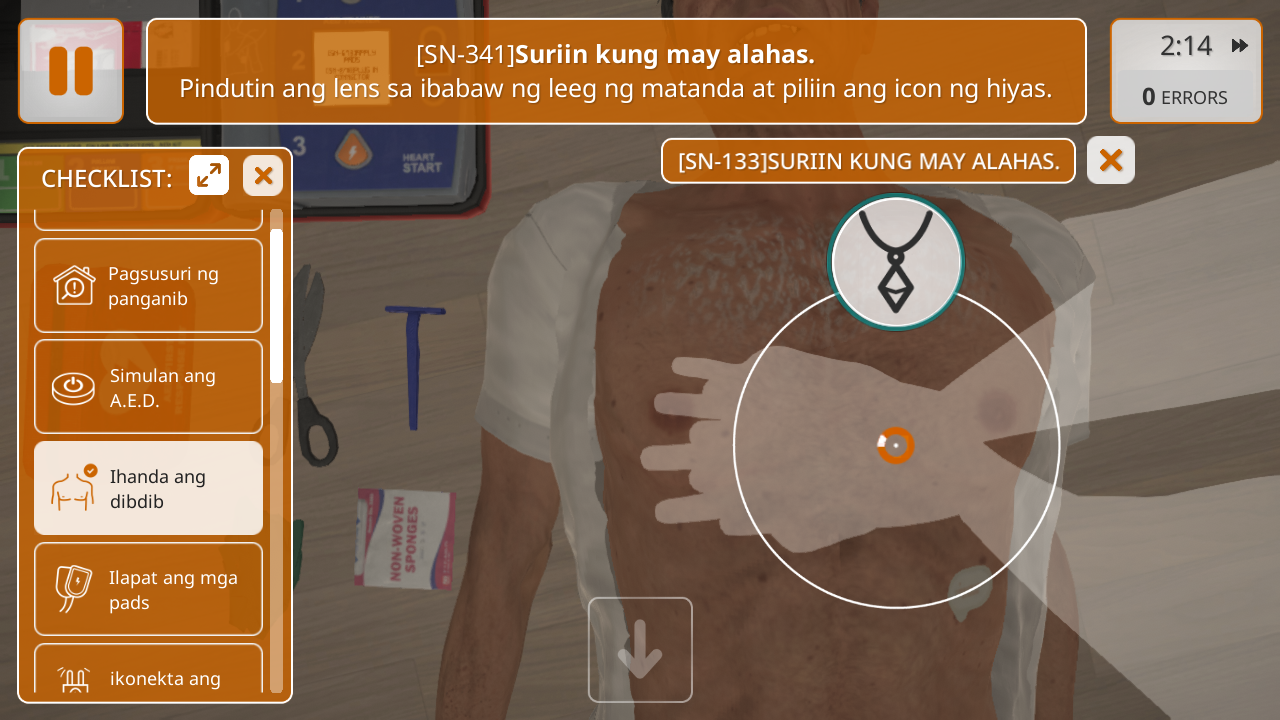
Task: Open the Pagsusuri ng panganib checklist step
Action: pyautogui.click(x=148, y=286)
